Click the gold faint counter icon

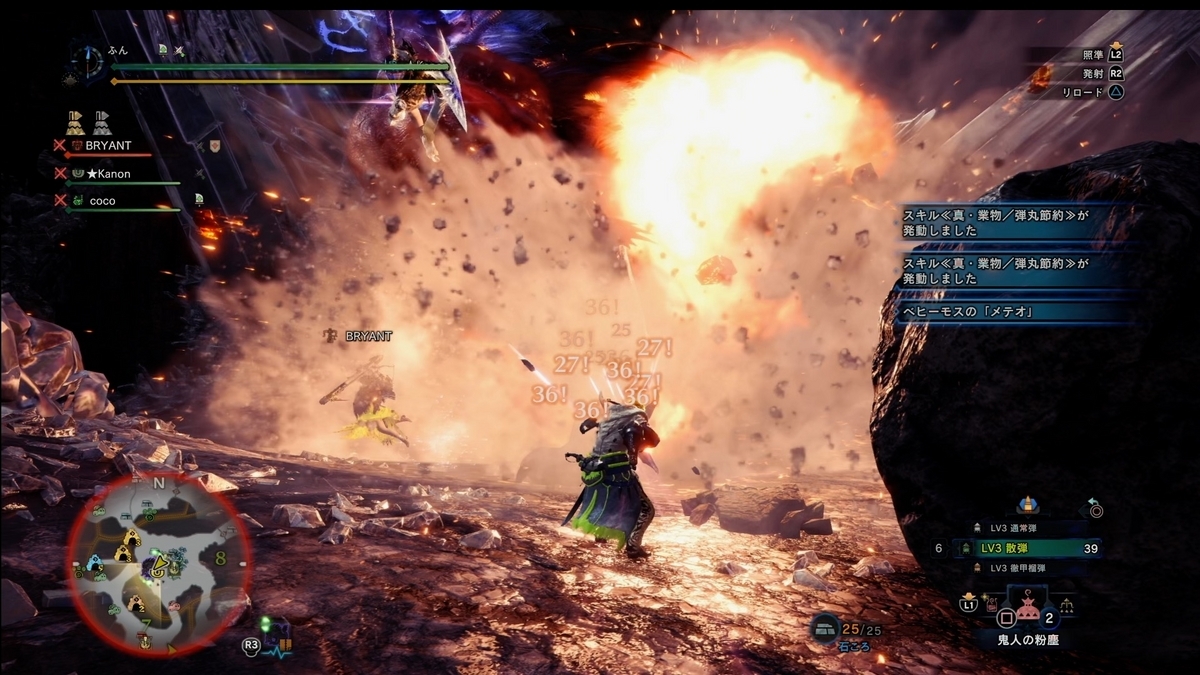pos(75,123)
